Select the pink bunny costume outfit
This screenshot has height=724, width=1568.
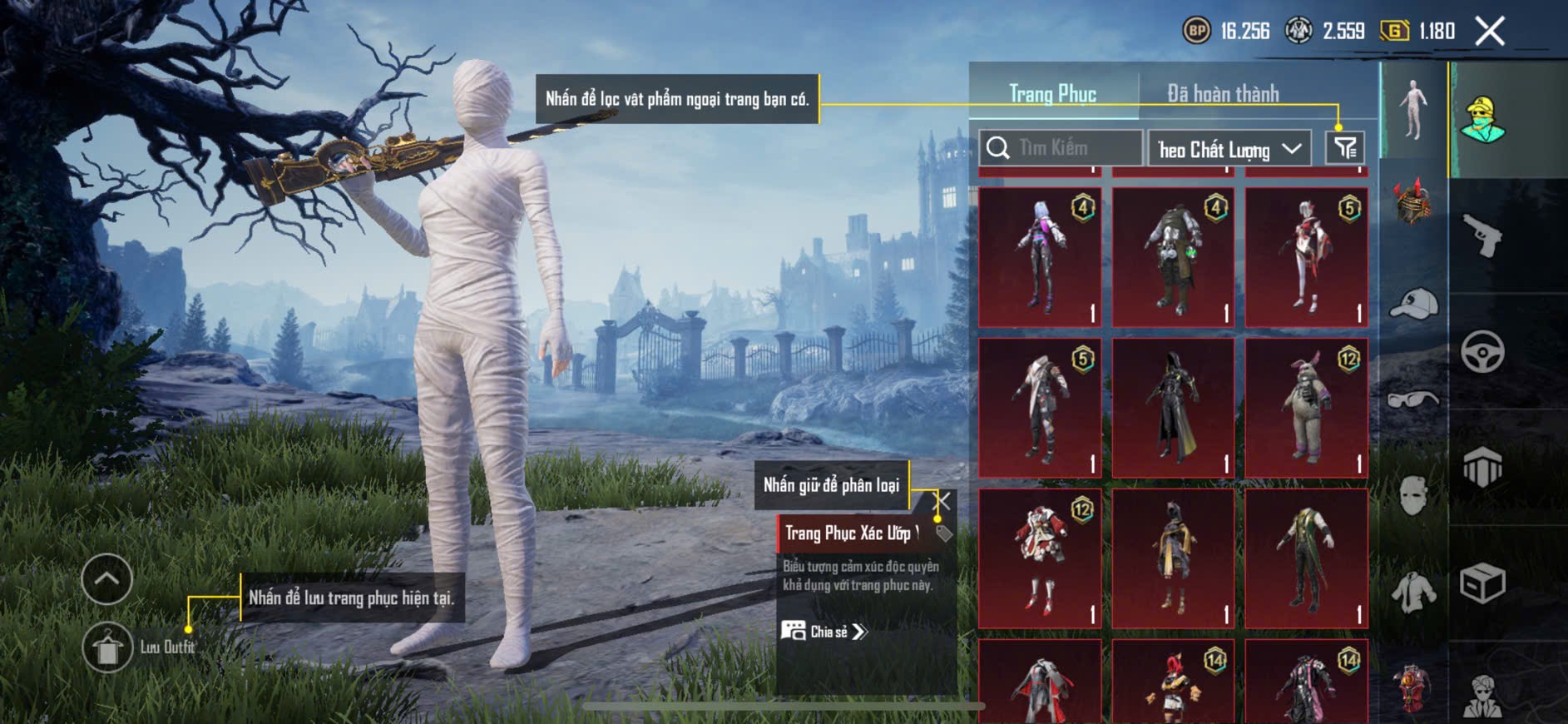click(x=1306, y=408)
